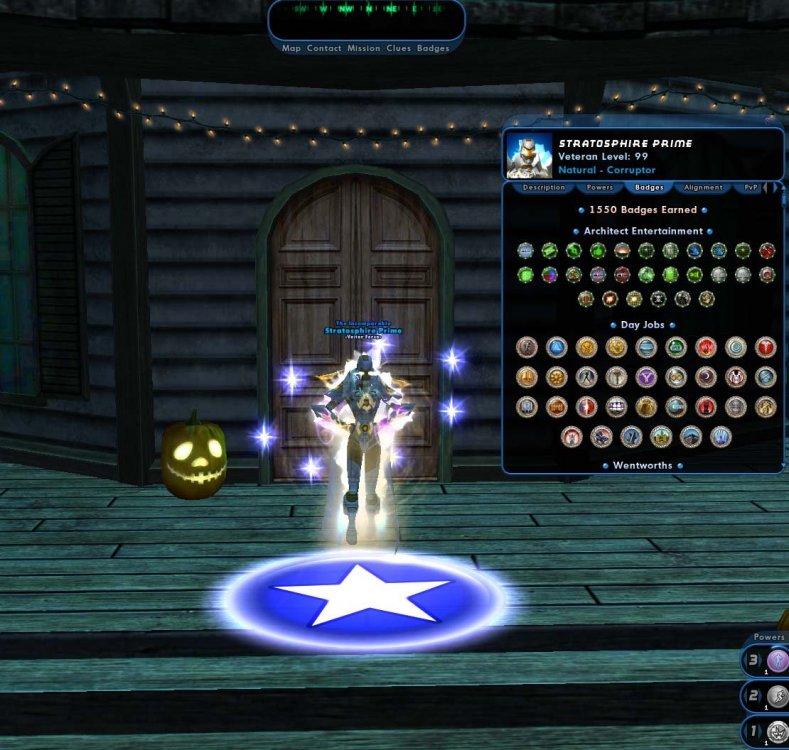Select the purple Y-symbol Day Jobs badge

point(645,377)
